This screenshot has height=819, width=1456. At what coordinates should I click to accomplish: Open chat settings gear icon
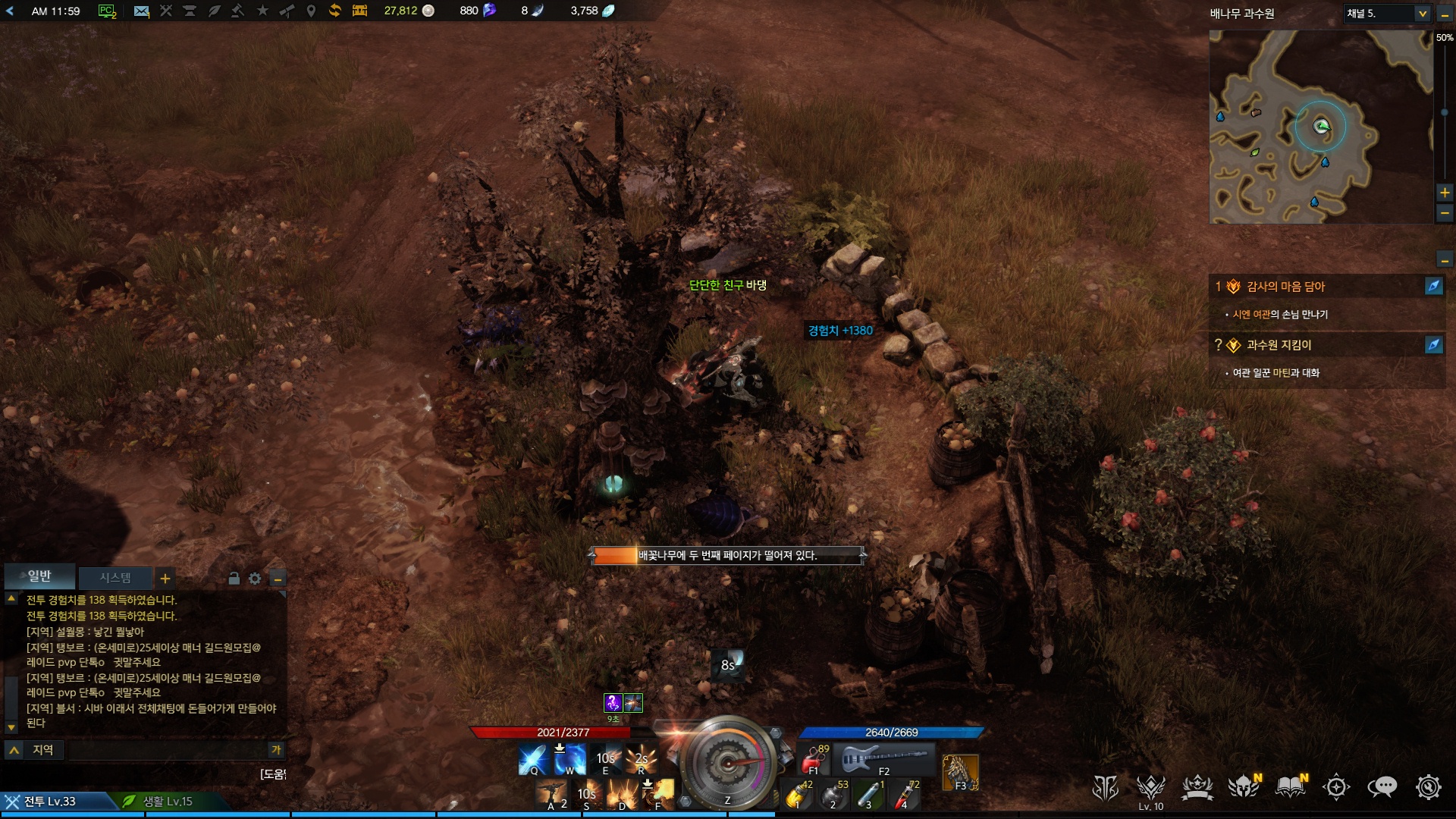tap(255, 579)
